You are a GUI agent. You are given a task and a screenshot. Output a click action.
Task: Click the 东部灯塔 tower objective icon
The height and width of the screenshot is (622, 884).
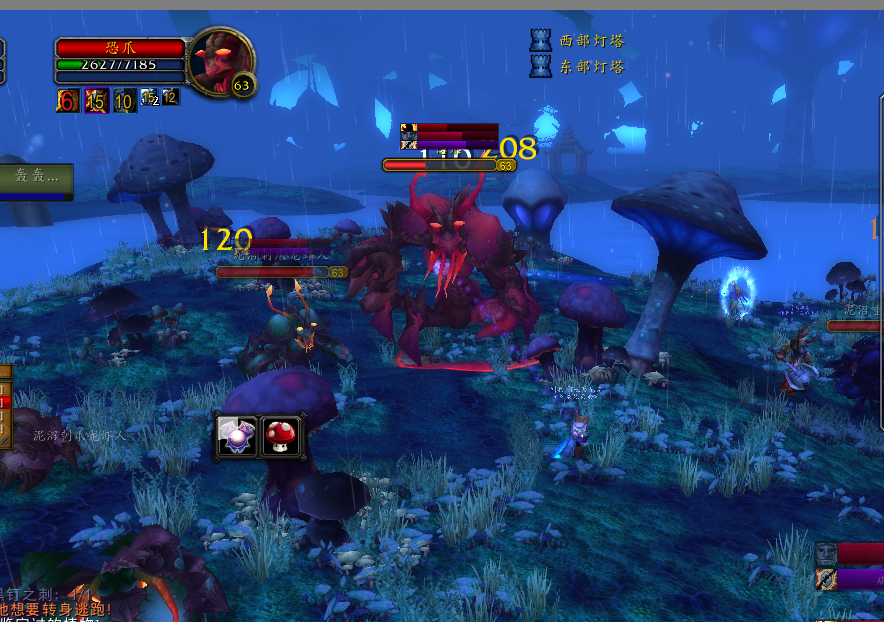click(541, 66)
